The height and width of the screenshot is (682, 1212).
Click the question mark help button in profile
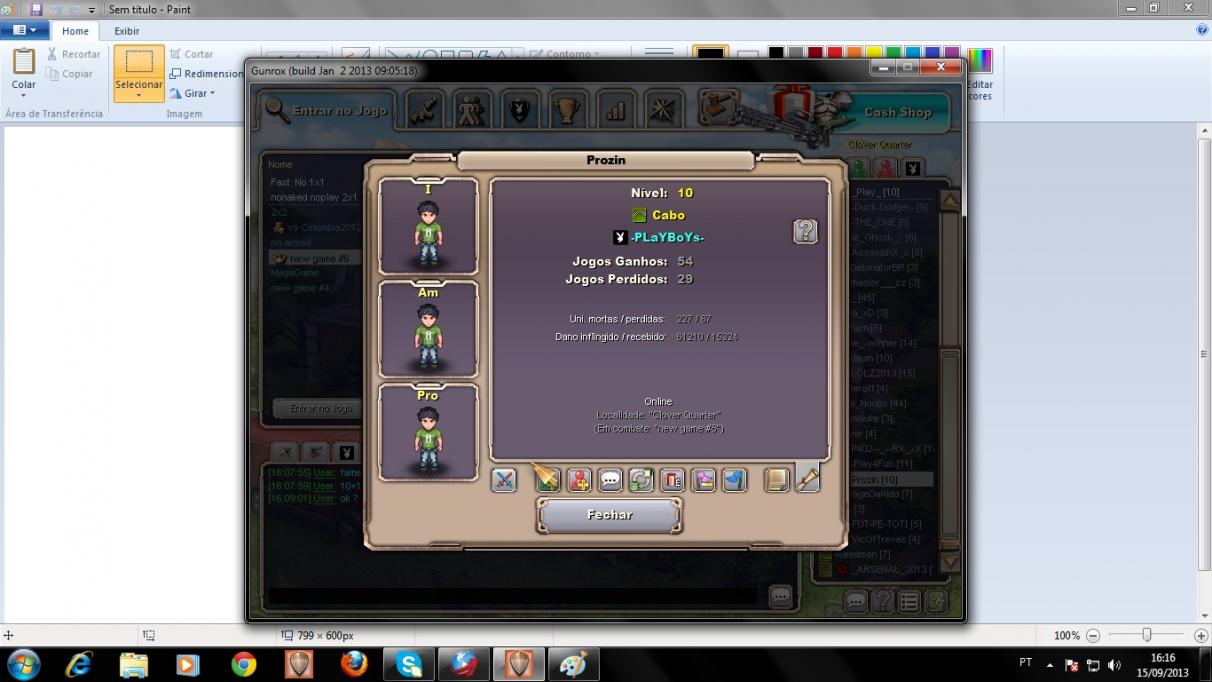[805, 232]
